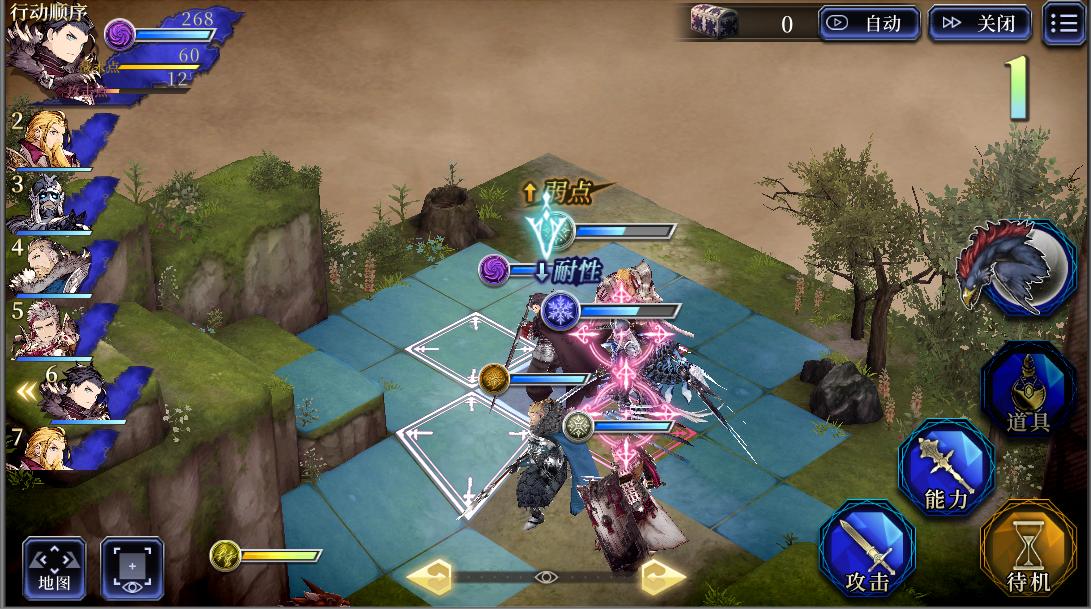Select the 攻击 attack command
The image size is (1091, 609).
click(866, 552)
